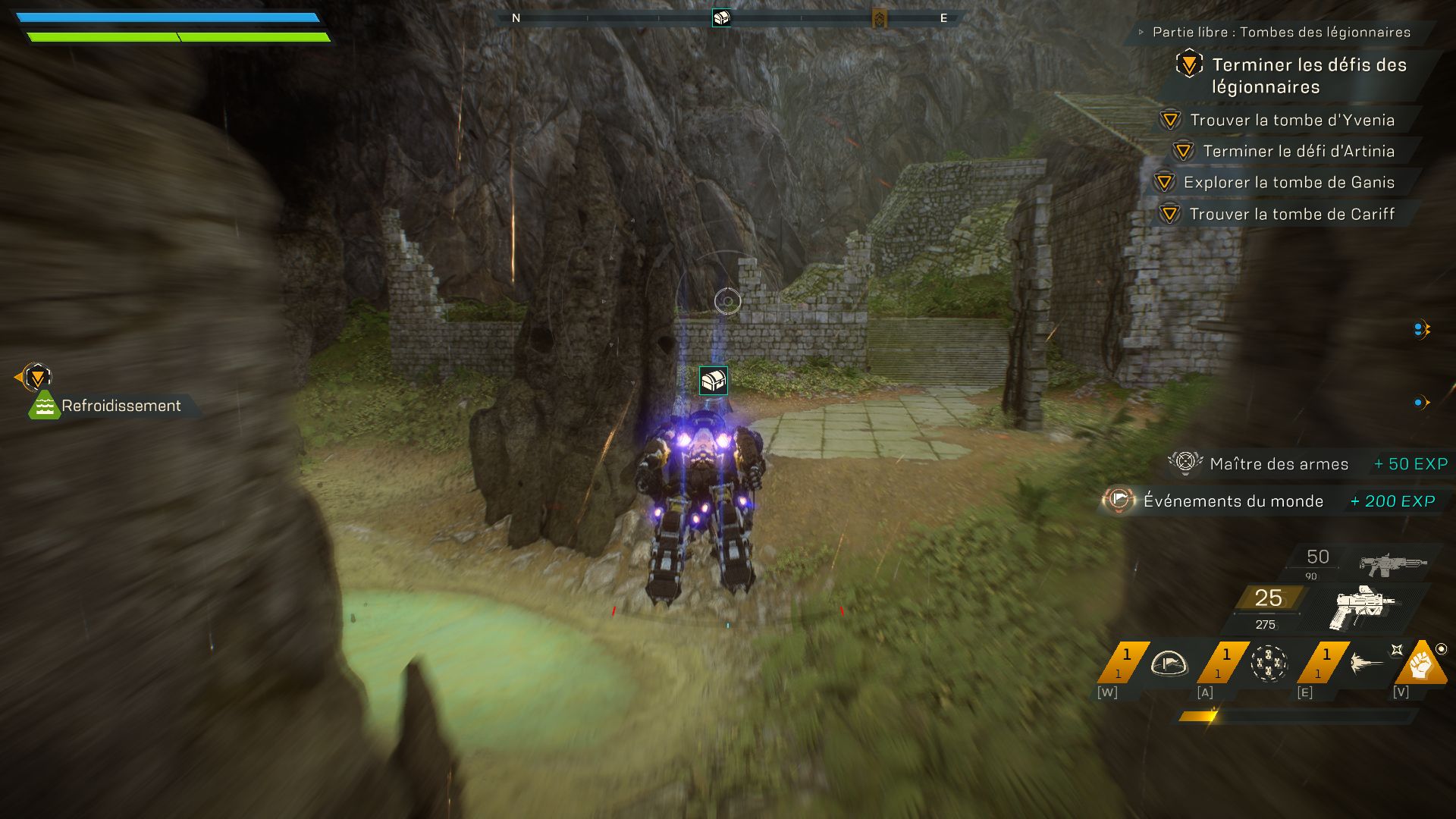Select the equipped machine pistol weapon
1456x819 pixels.
[1362, 607]
